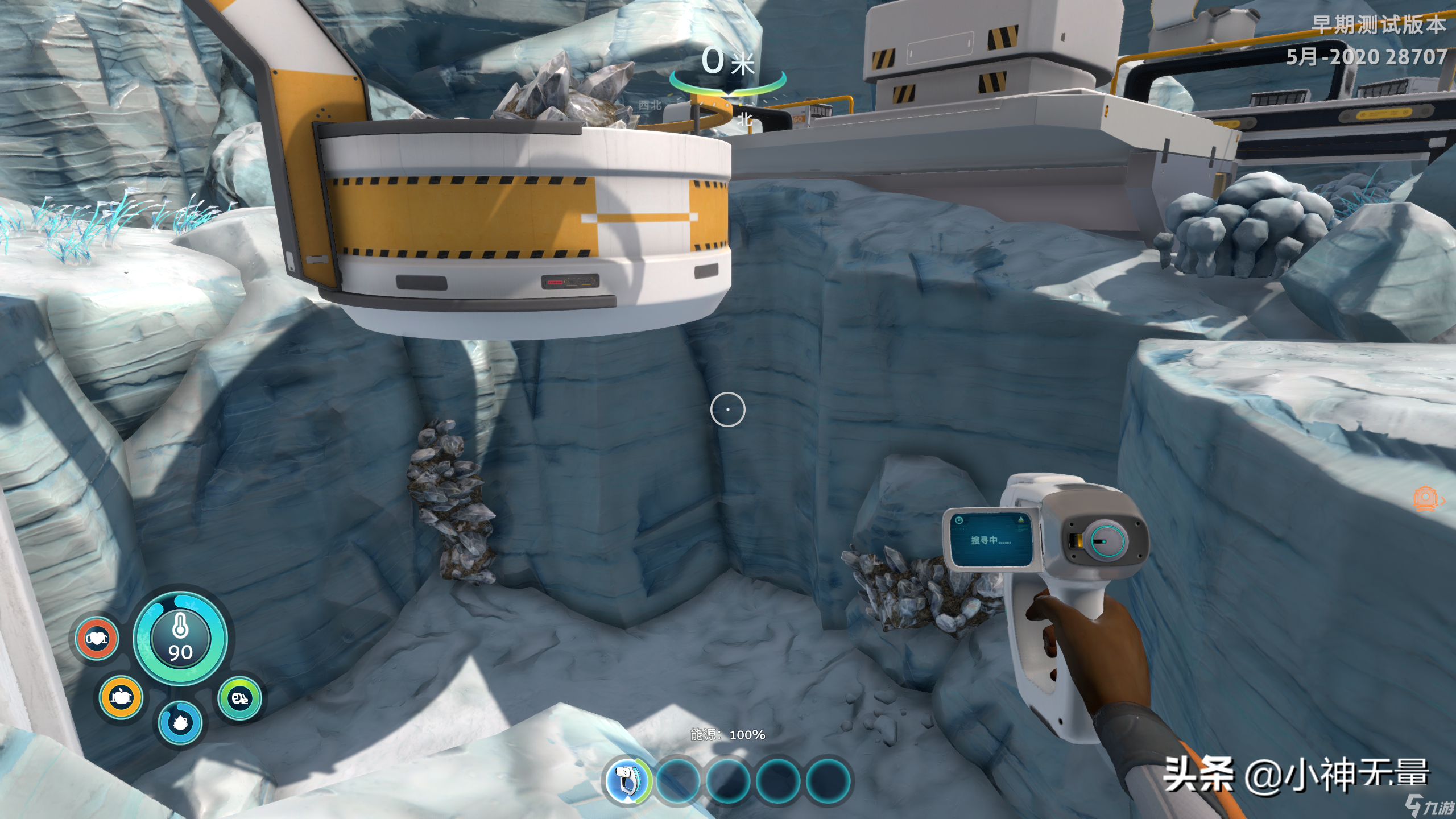
Task: Select the scanner tool hotbar slot
Action: coord(627,780)
